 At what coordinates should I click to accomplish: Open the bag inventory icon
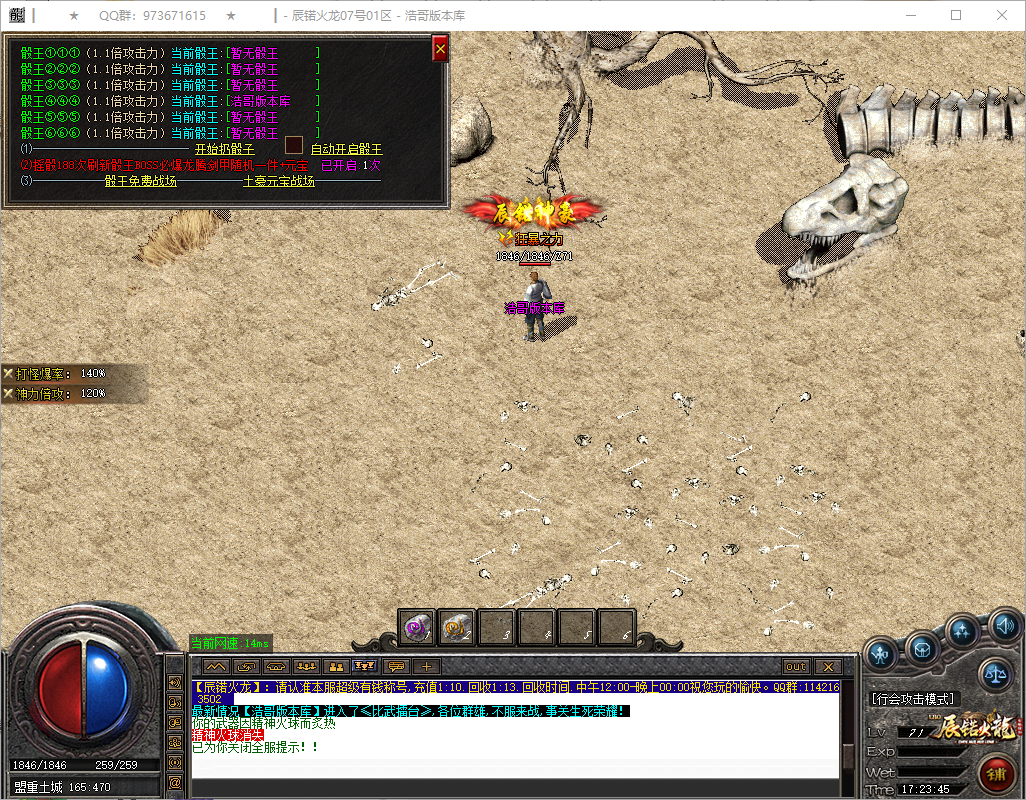(x=922, y=648)
